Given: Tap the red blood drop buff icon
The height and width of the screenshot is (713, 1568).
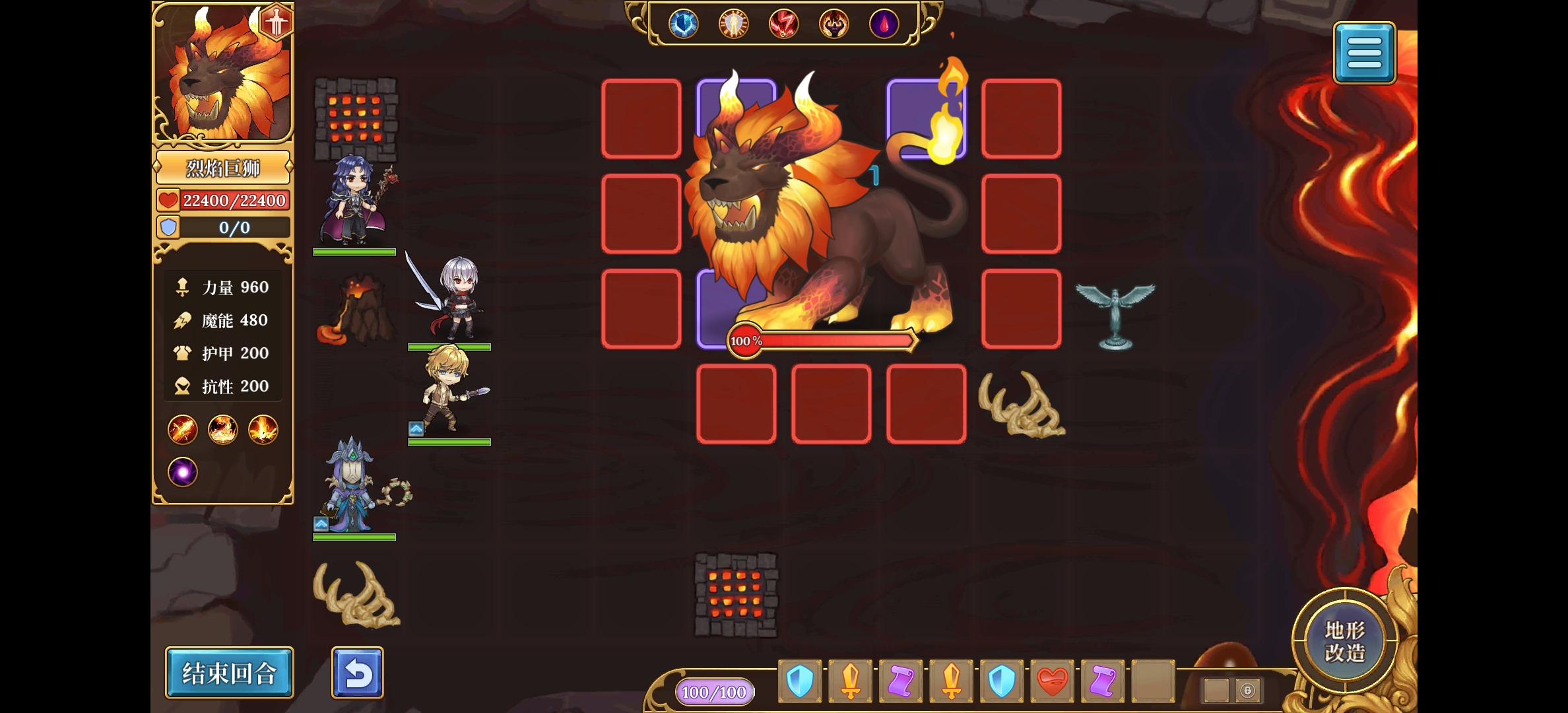Looking at the screenshot, I should (884, 24).
